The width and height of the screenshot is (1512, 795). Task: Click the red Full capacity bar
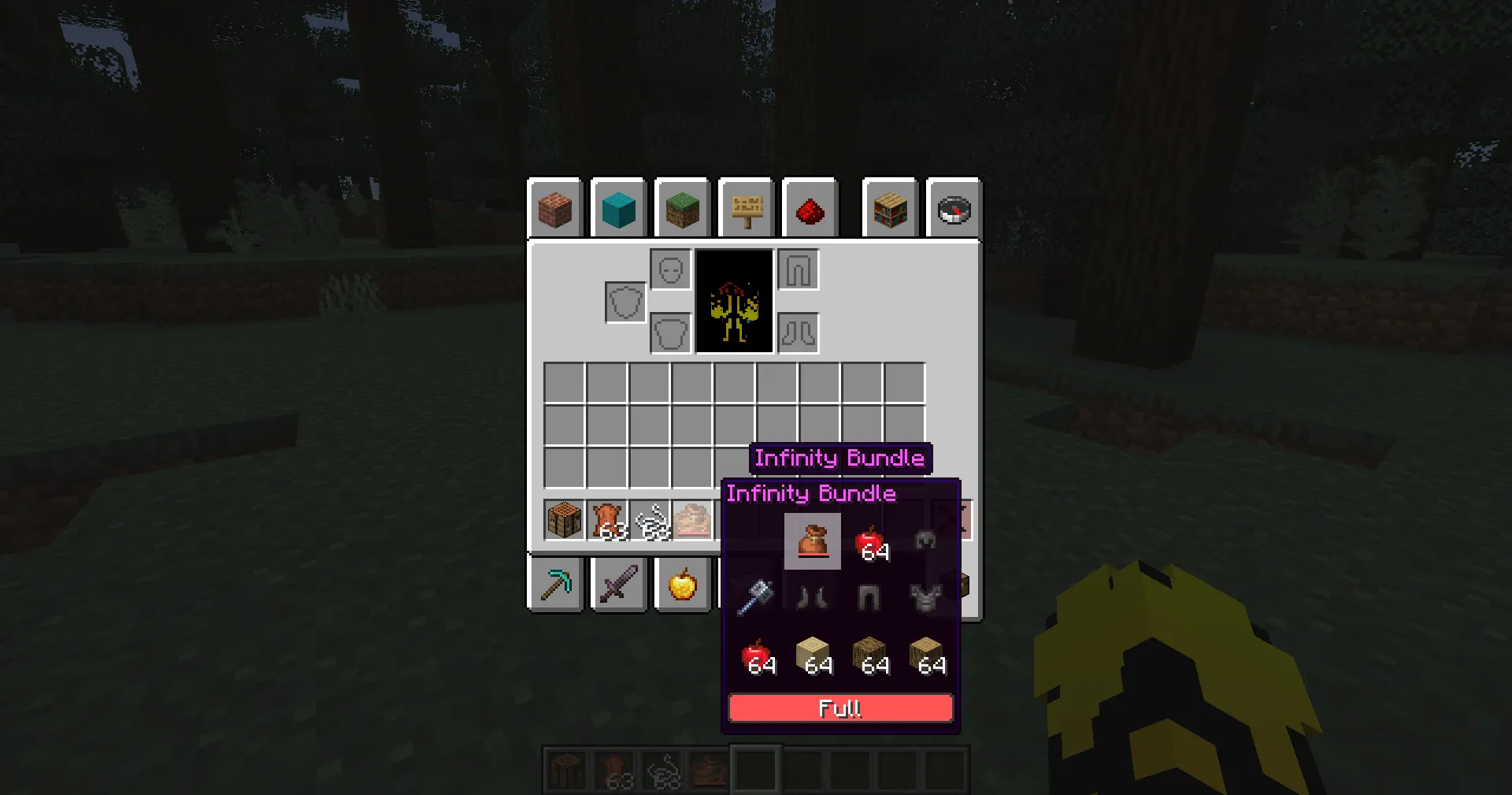click(840, 708)
